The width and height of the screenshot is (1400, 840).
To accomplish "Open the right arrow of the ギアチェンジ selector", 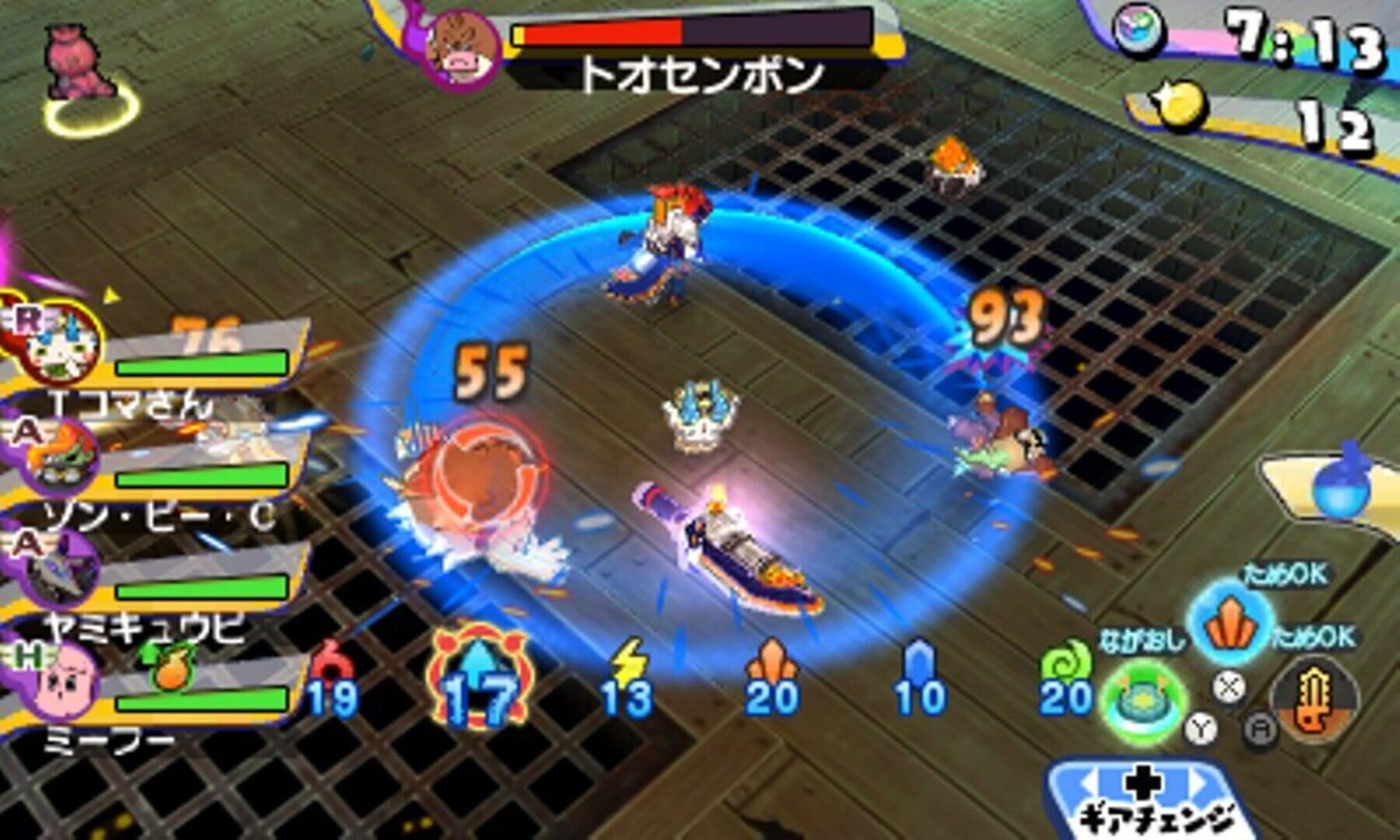I will click(x=1199, y=780).
